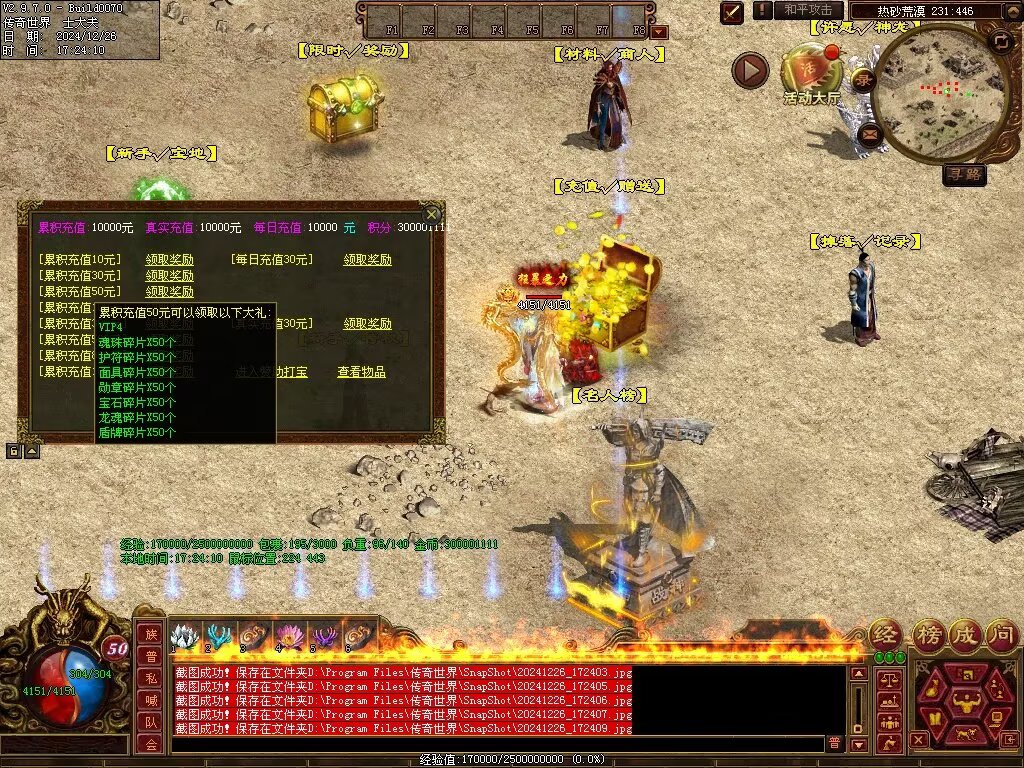1024x768 pixels.
Task: Select the 队 team chat channel
Action: coord(150,722)
